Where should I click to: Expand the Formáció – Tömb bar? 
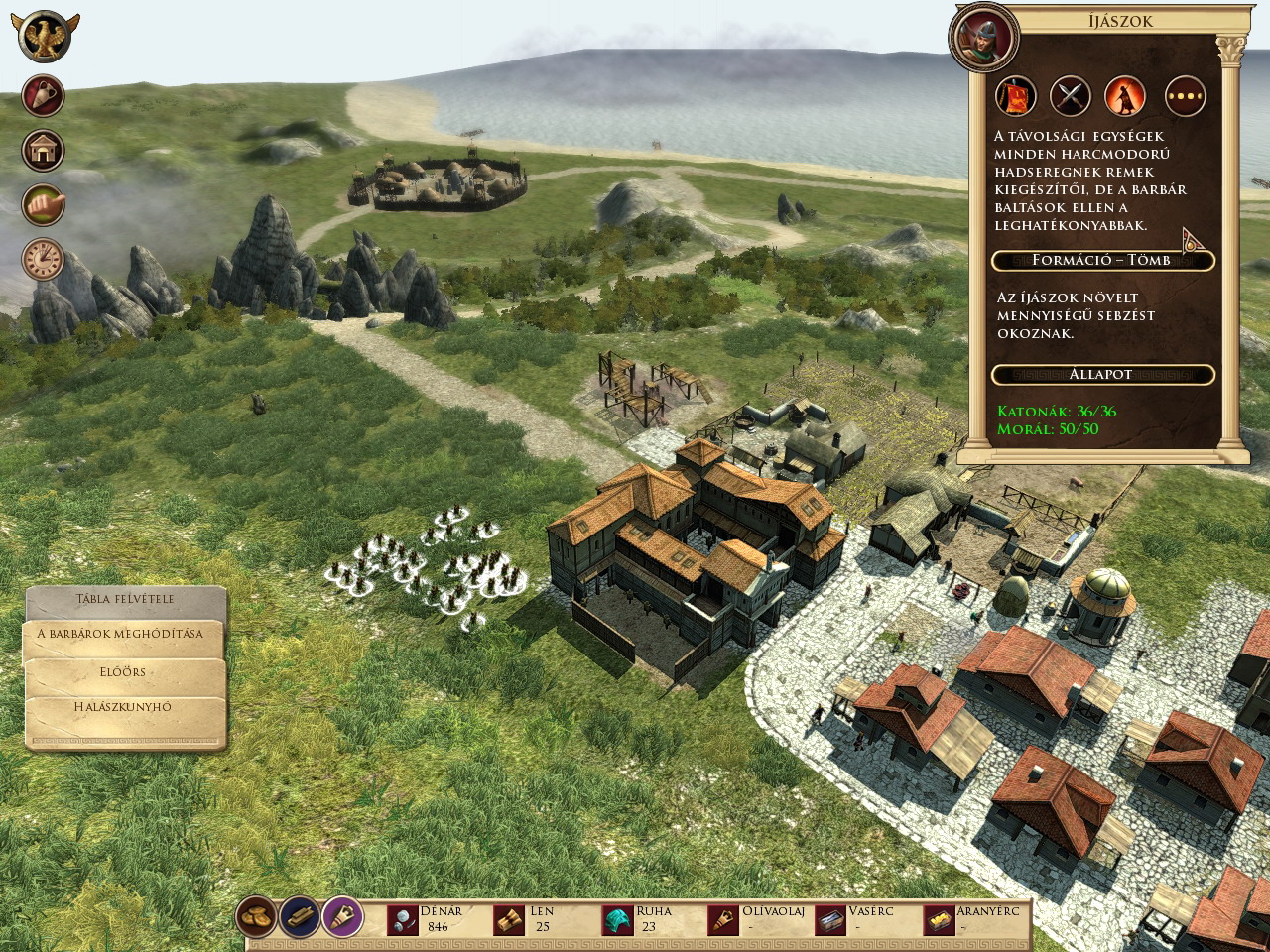pyautogui.click(x=1102, y=261)
